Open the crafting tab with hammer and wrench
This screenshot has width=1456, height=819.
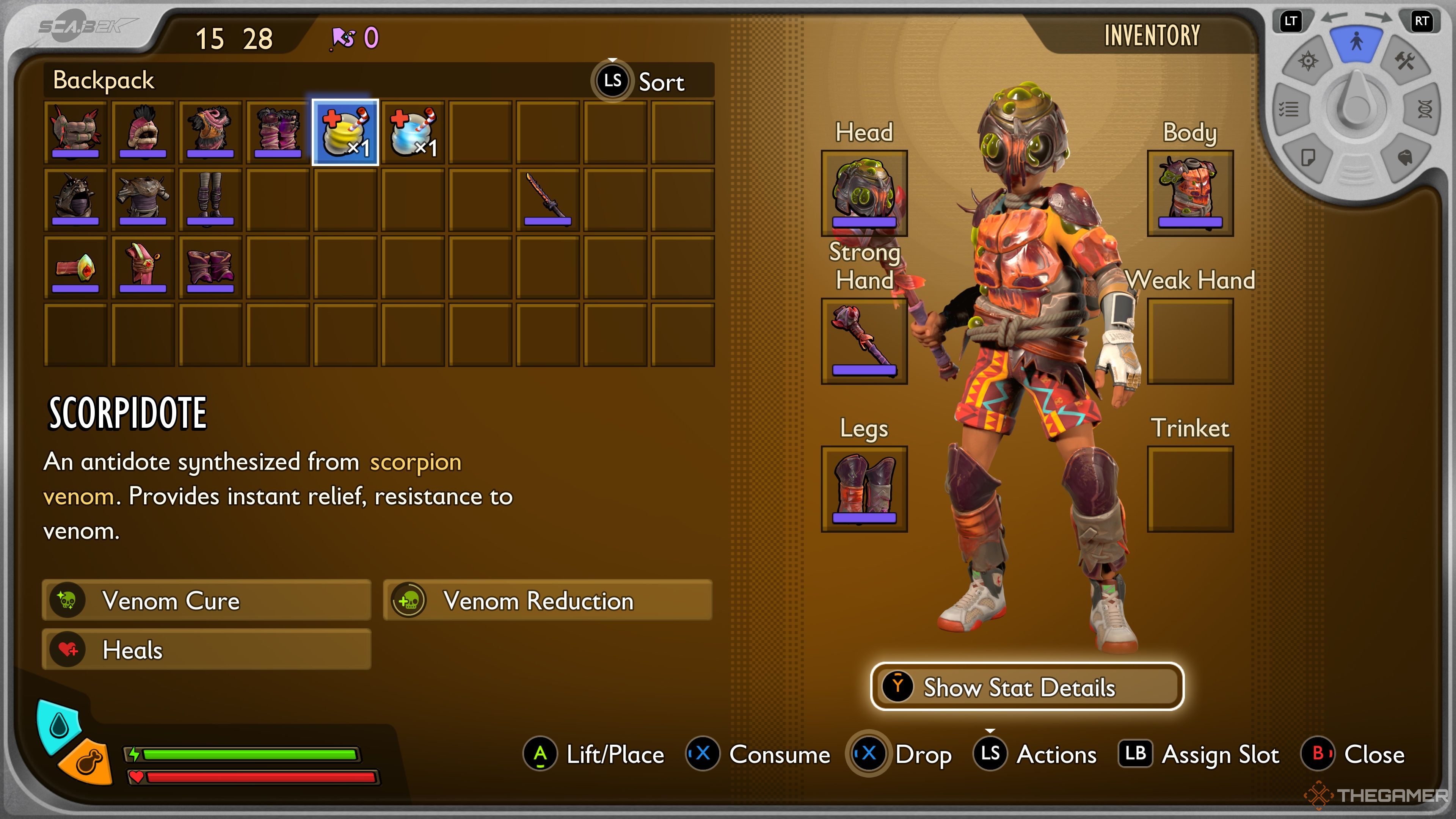pyautogui.click(x=1404, y=61)
